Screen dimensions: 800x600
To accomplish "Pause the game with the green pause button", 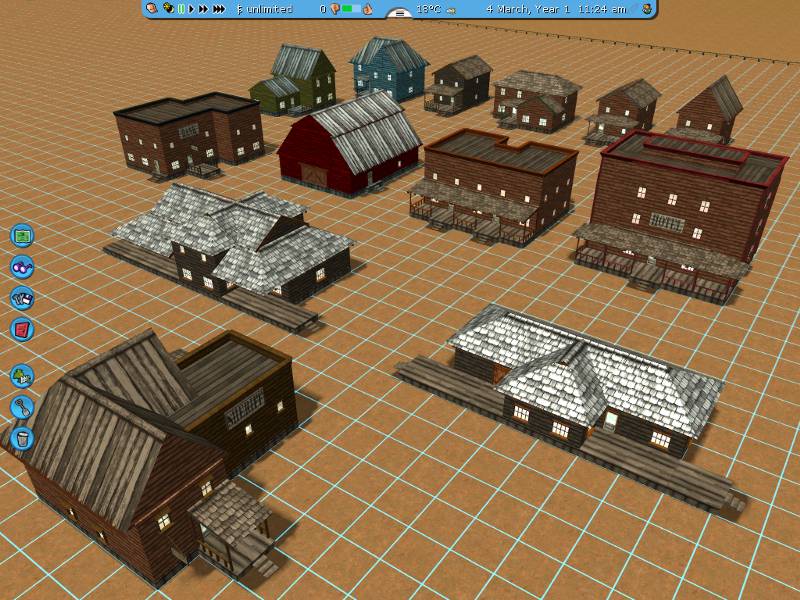I will coord(180,9).
